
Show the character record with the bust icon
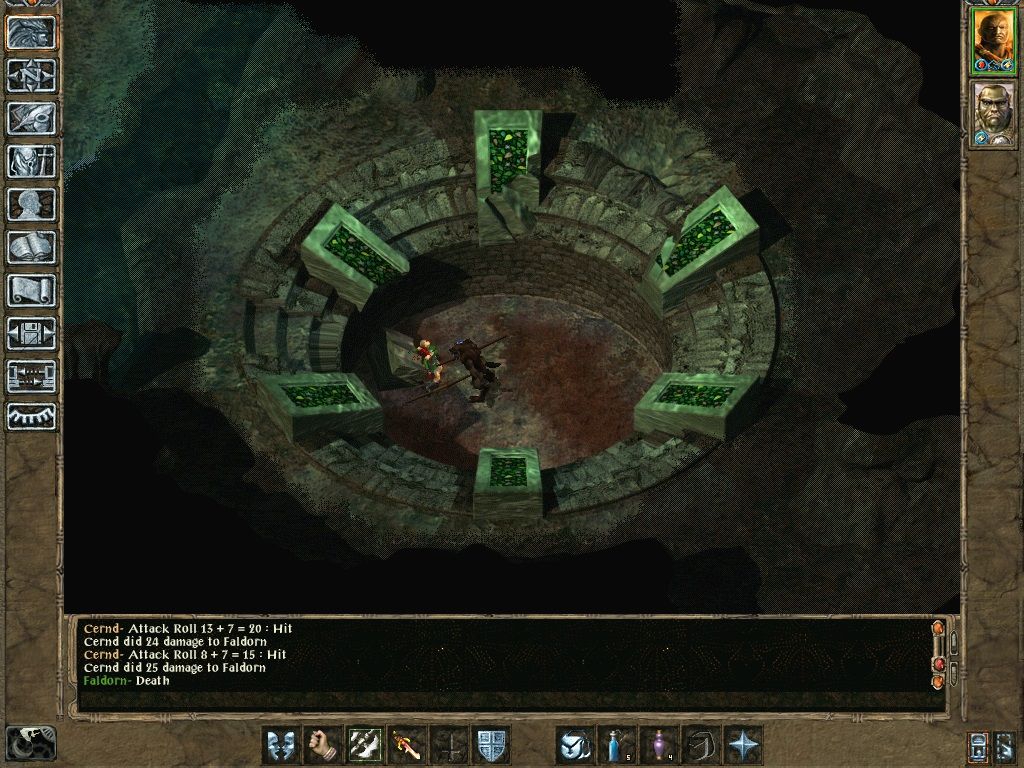click(31, 204)
